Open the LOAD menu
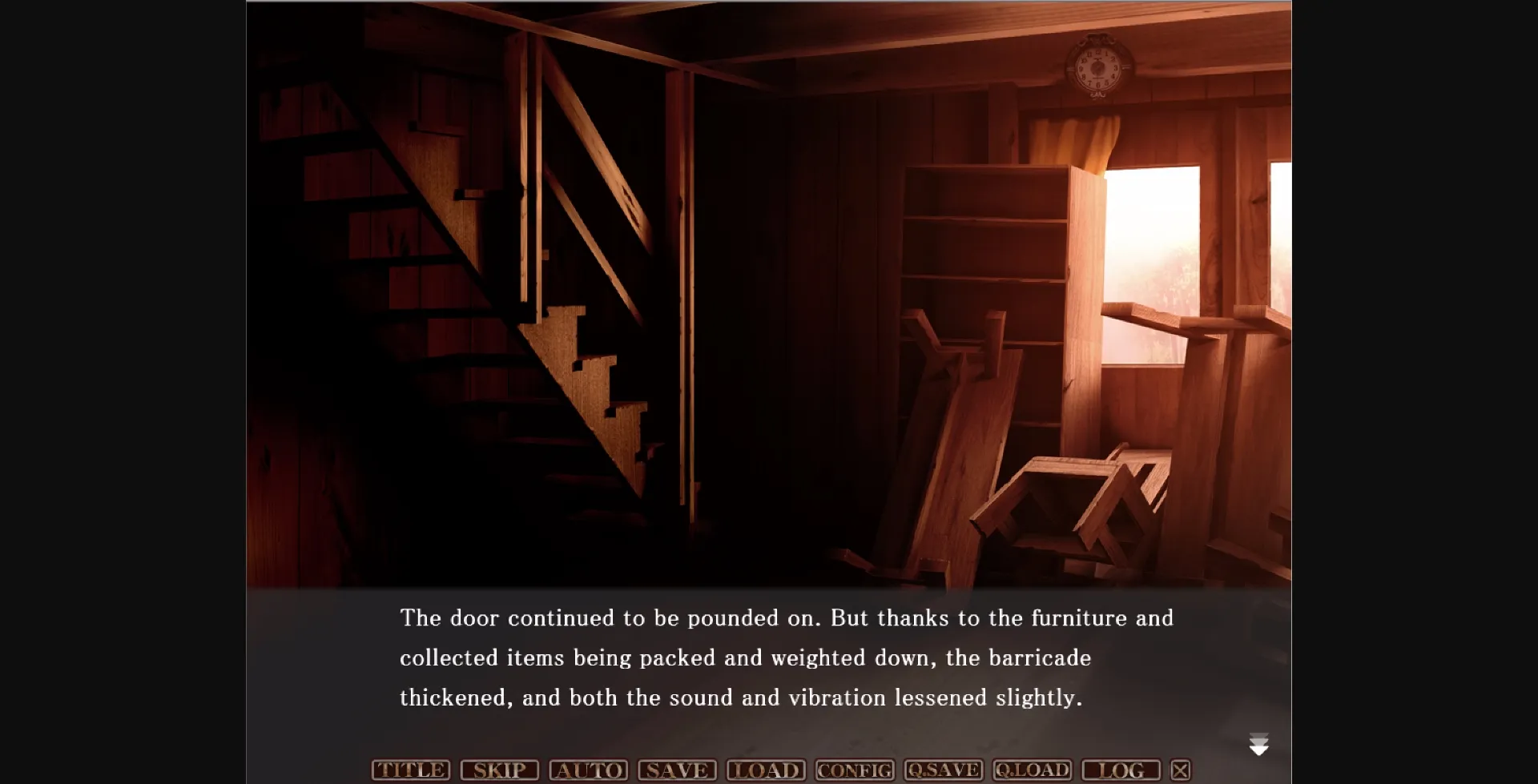 [x=766, y=770]
